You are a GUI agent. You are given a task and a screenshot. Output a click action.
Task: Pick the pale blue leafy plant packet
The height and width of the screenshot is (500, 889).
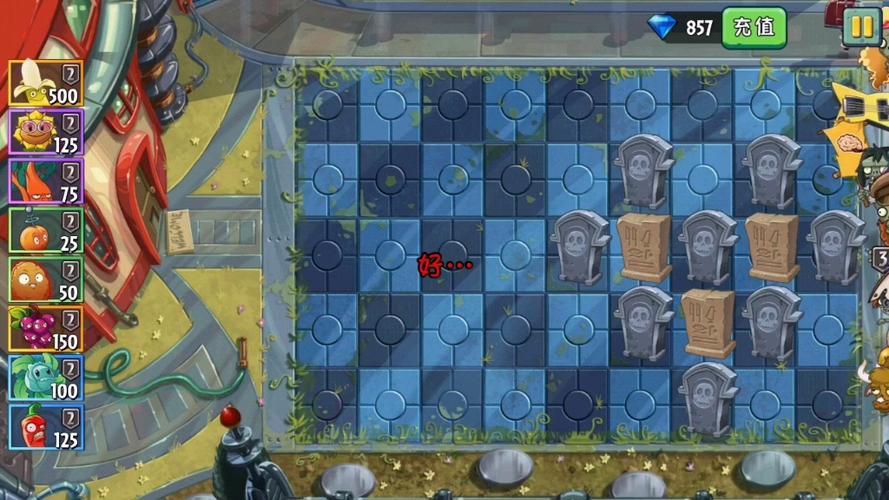tap(46, 378)
